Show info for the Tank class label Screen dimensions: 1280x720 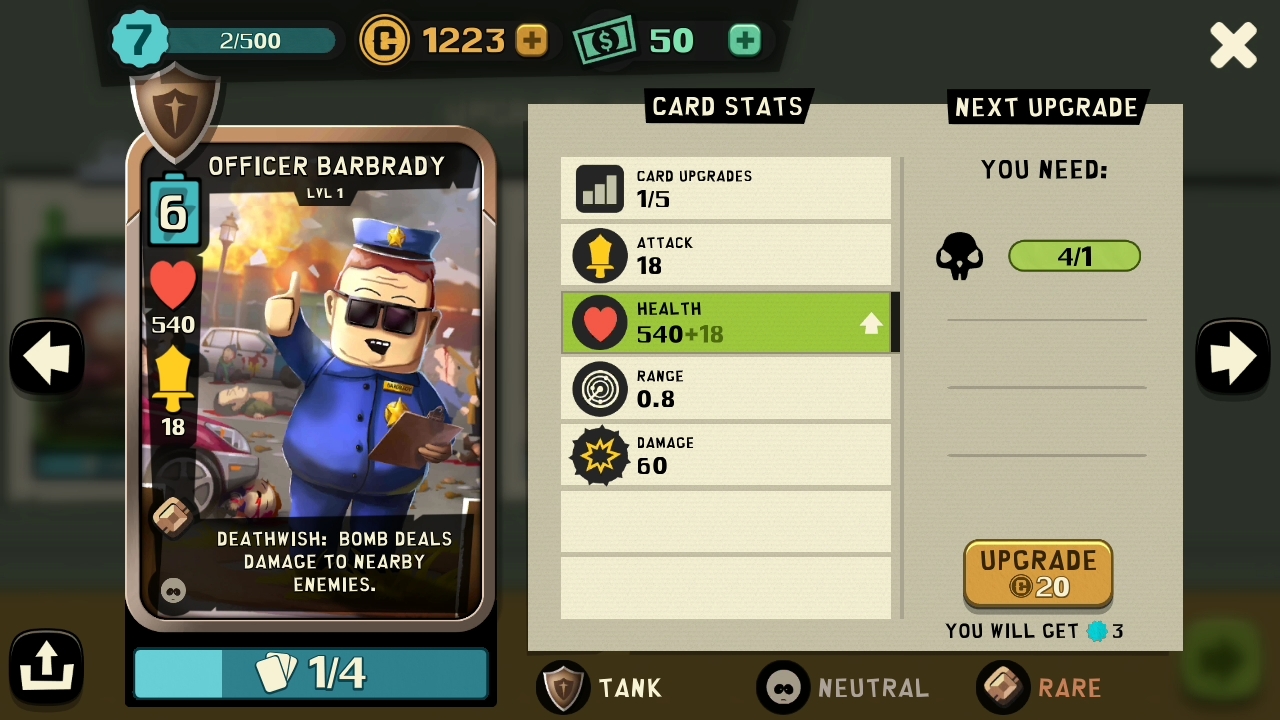[x=601, y=688]
